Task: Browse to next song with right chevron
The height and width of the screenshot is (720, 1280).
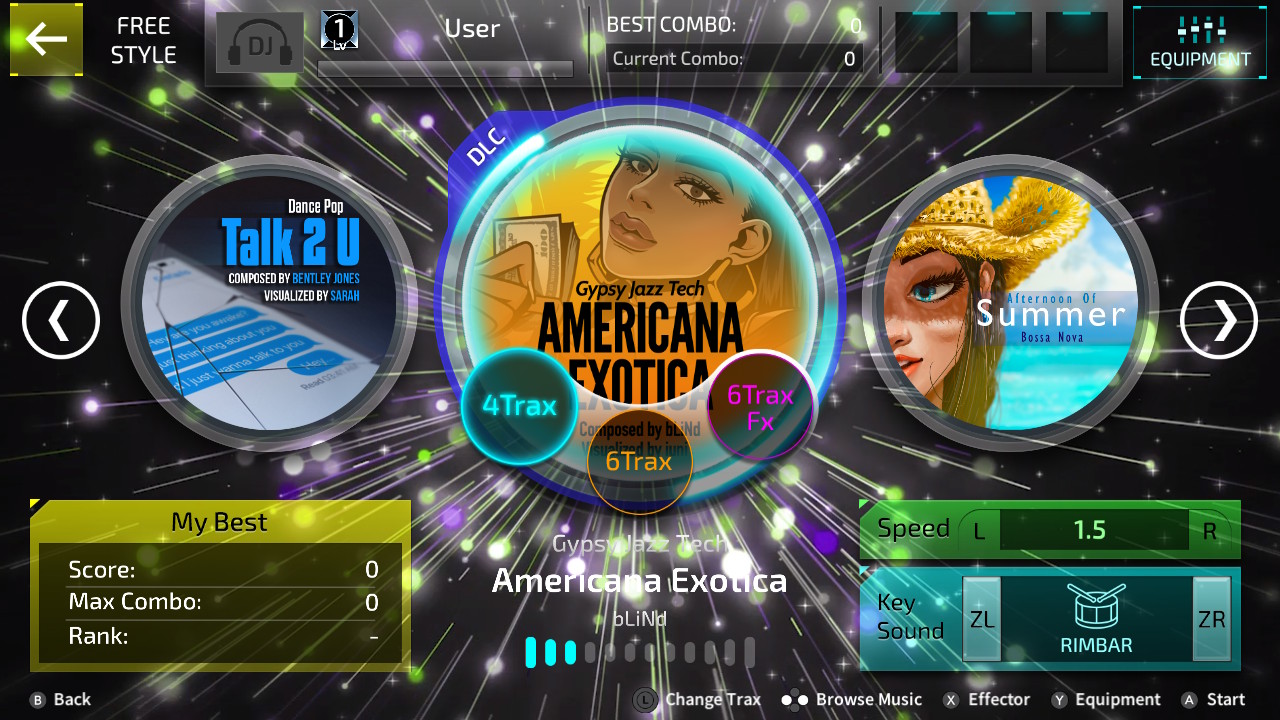Action: [x=1218, y=321]
